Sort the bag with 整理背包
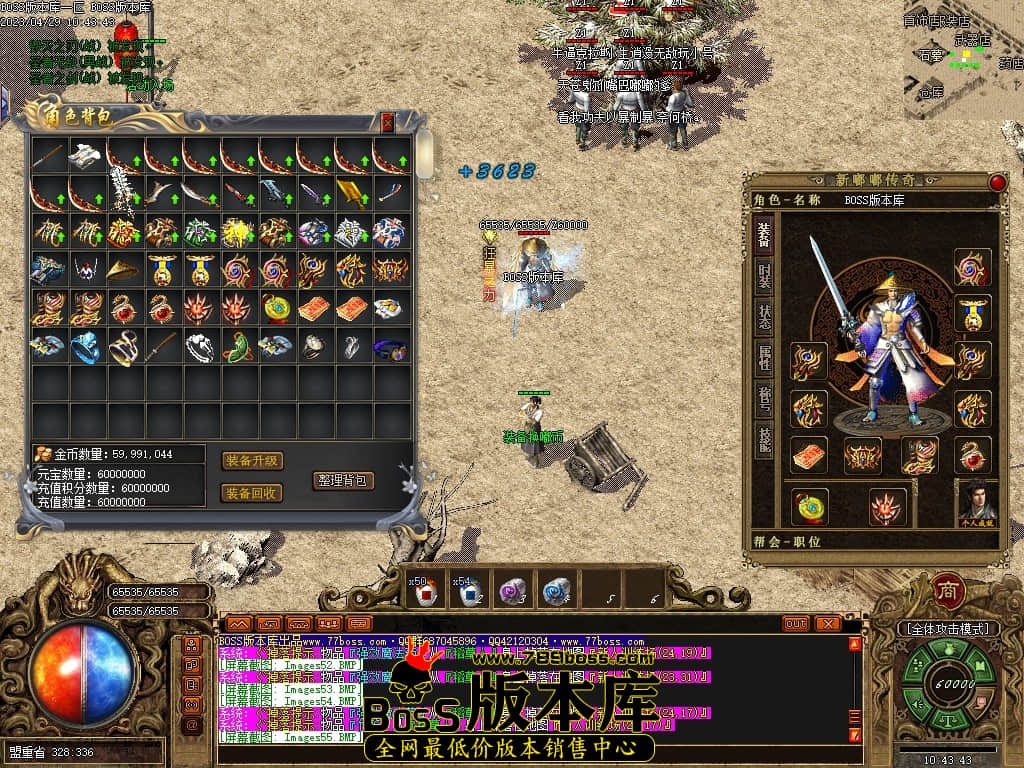This screenshot has width=1024, height=768. [x=343, y=480]
